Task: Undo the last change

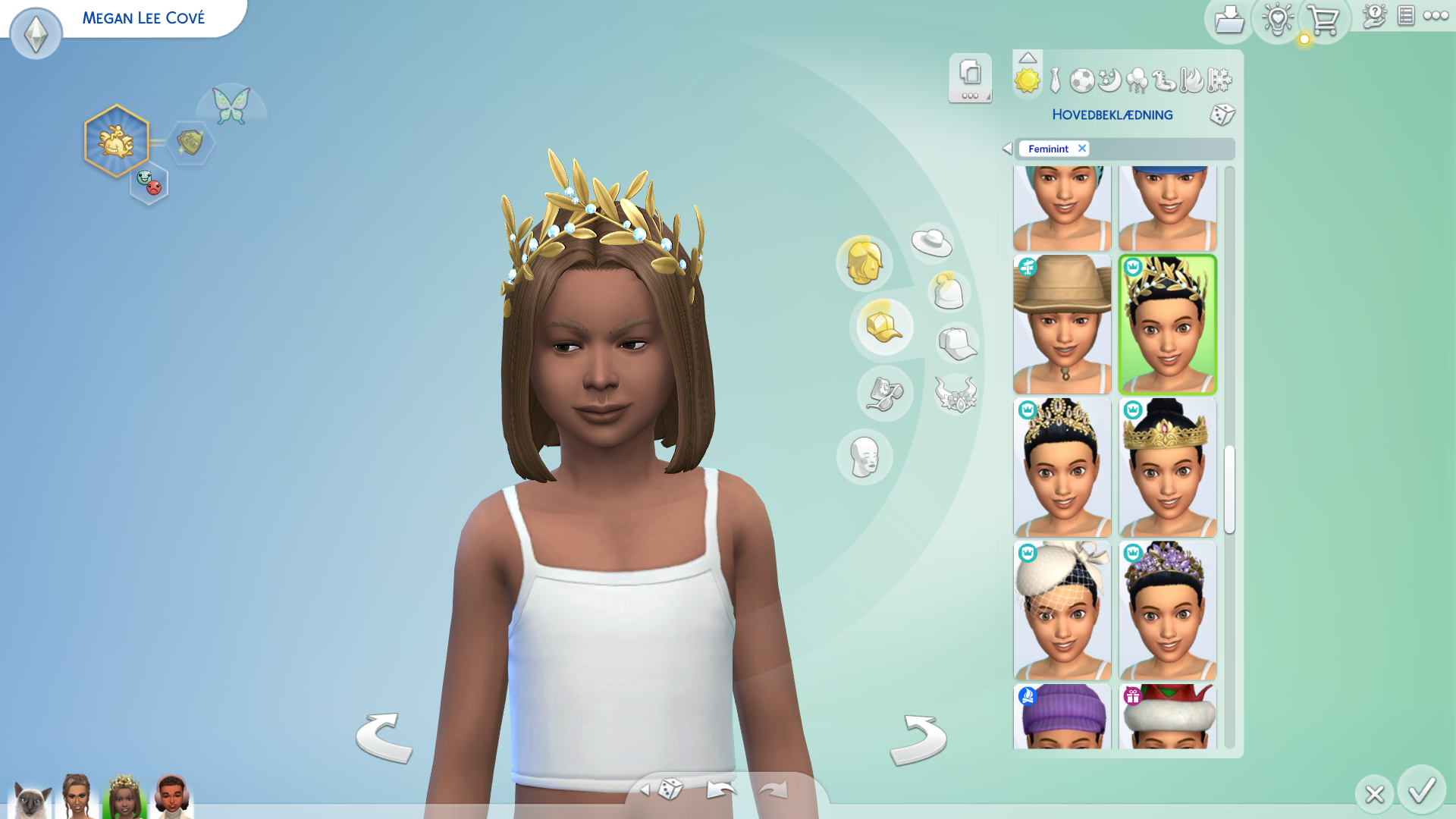Action: pyautogui.click(x=720, y=790)
